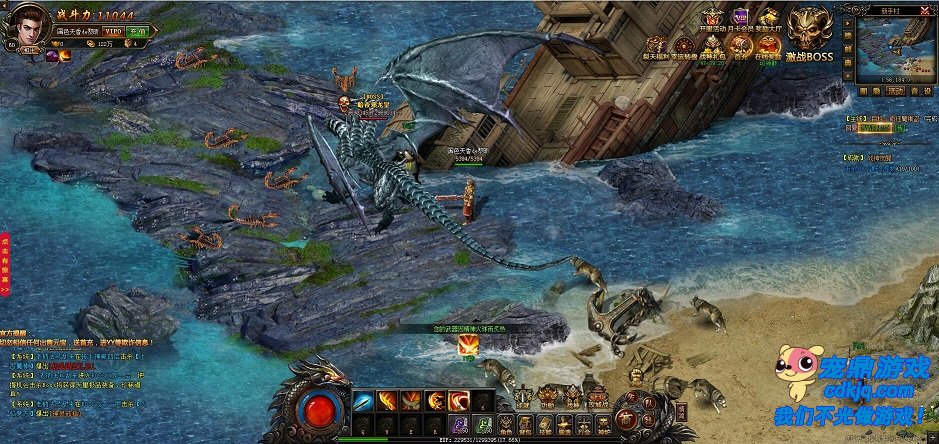
Task: Click the 活动 button under the minimap
Action: coord(897,90)
